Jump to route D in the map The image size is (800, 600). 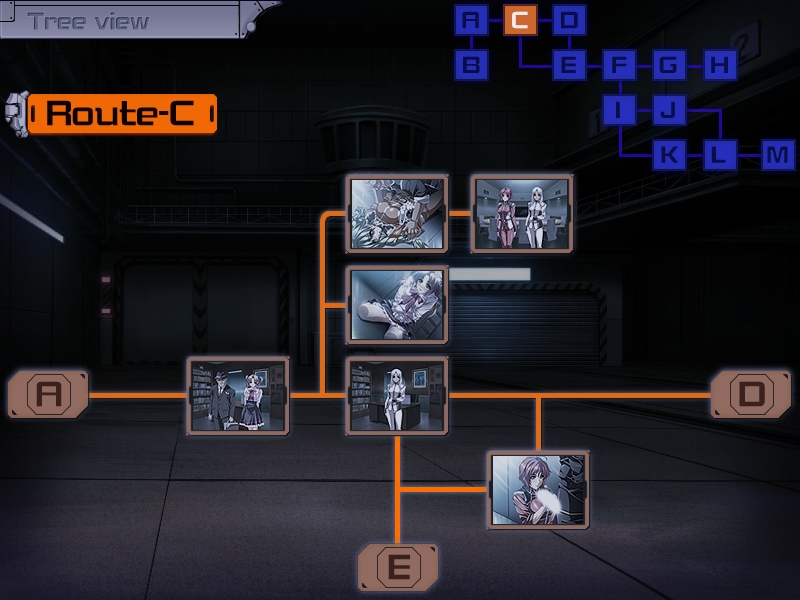coord(568,19)
